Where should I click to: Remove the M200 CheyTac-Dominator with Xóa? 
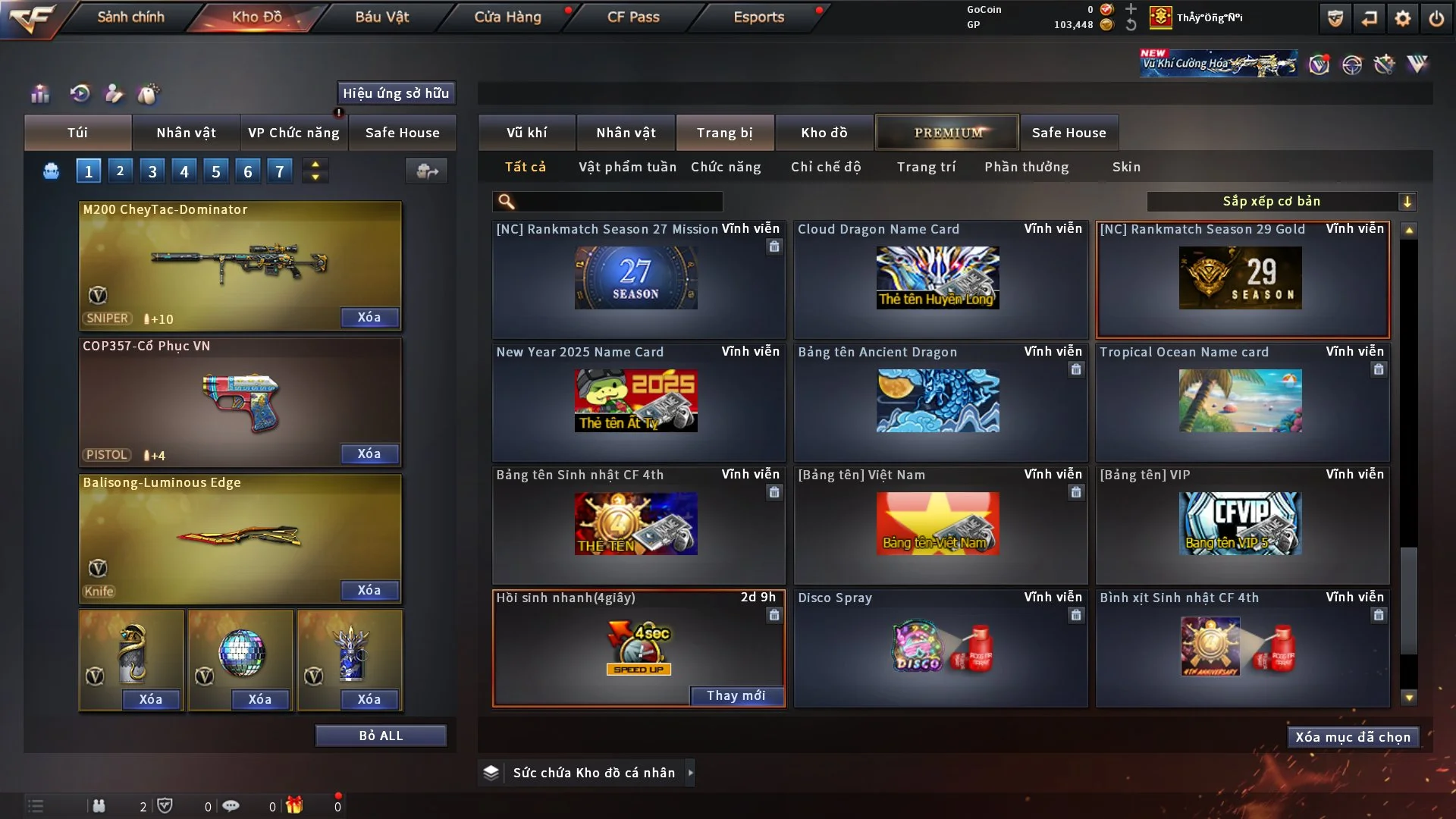coord(369,317)
